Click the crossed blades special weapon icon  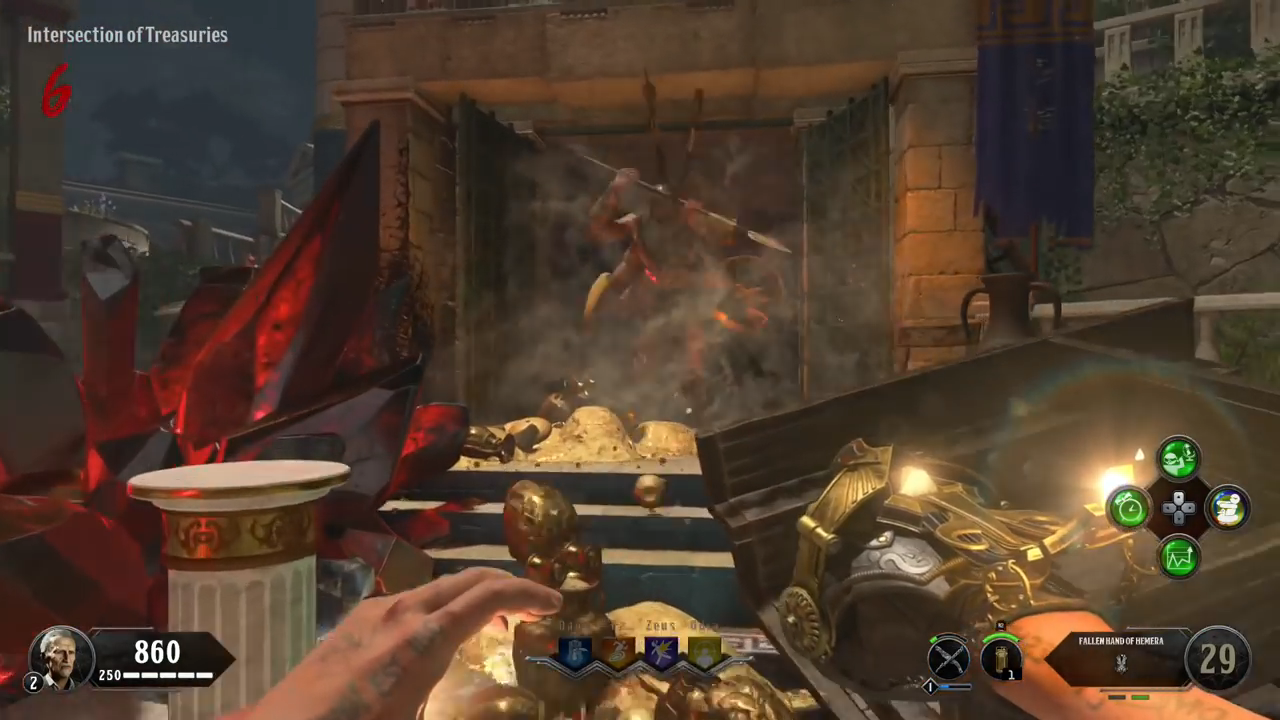948,658
